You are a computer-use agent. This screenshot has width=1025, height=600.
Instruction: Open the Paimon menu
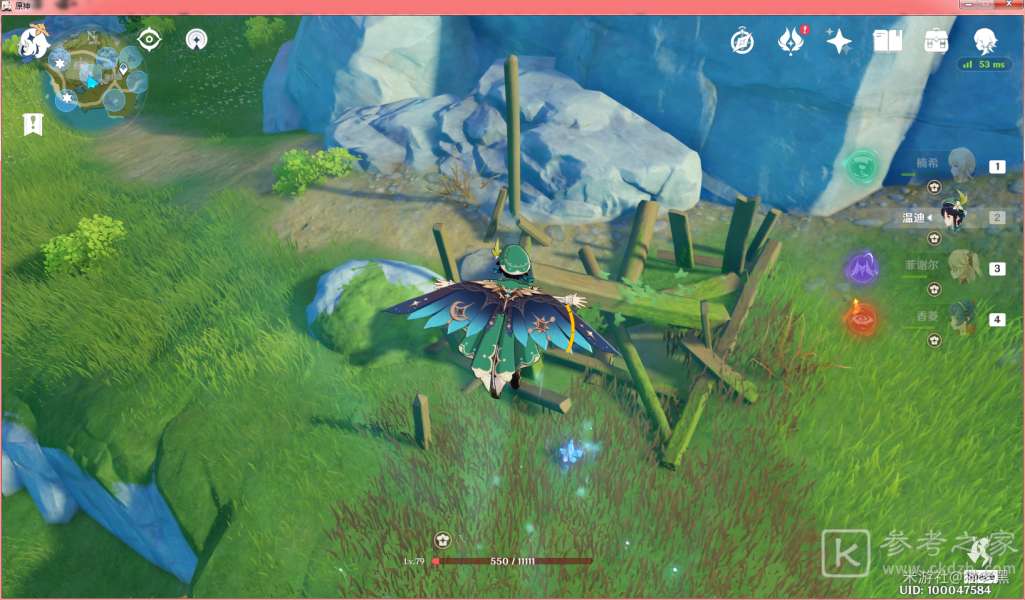pos(33,43)
